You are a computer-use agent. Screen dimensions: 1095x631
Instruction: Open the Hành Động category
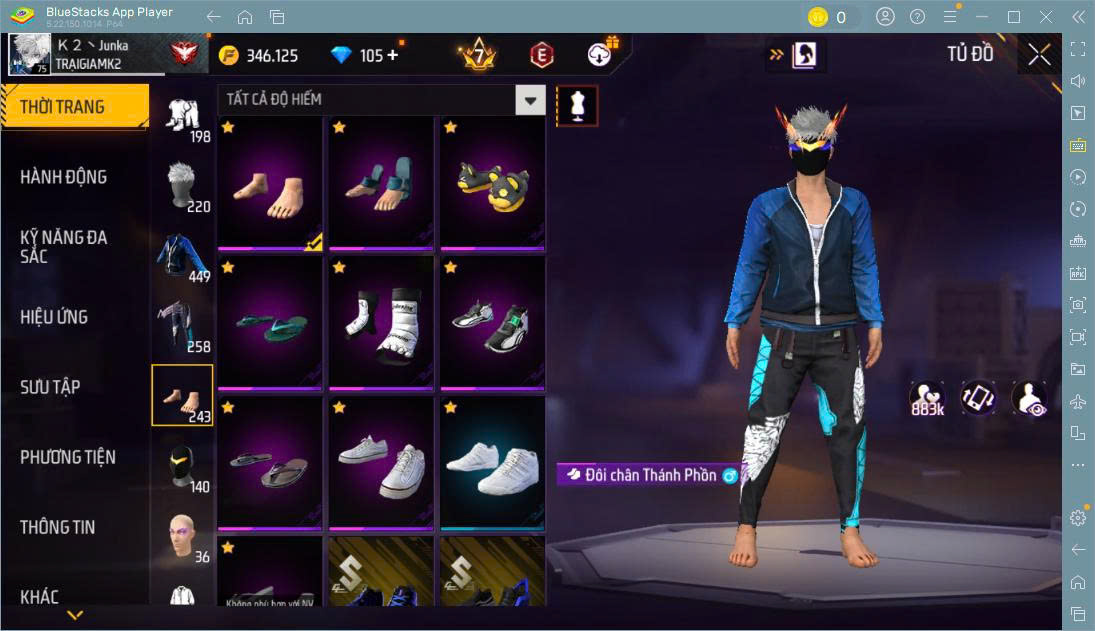[x=64, y=177]
